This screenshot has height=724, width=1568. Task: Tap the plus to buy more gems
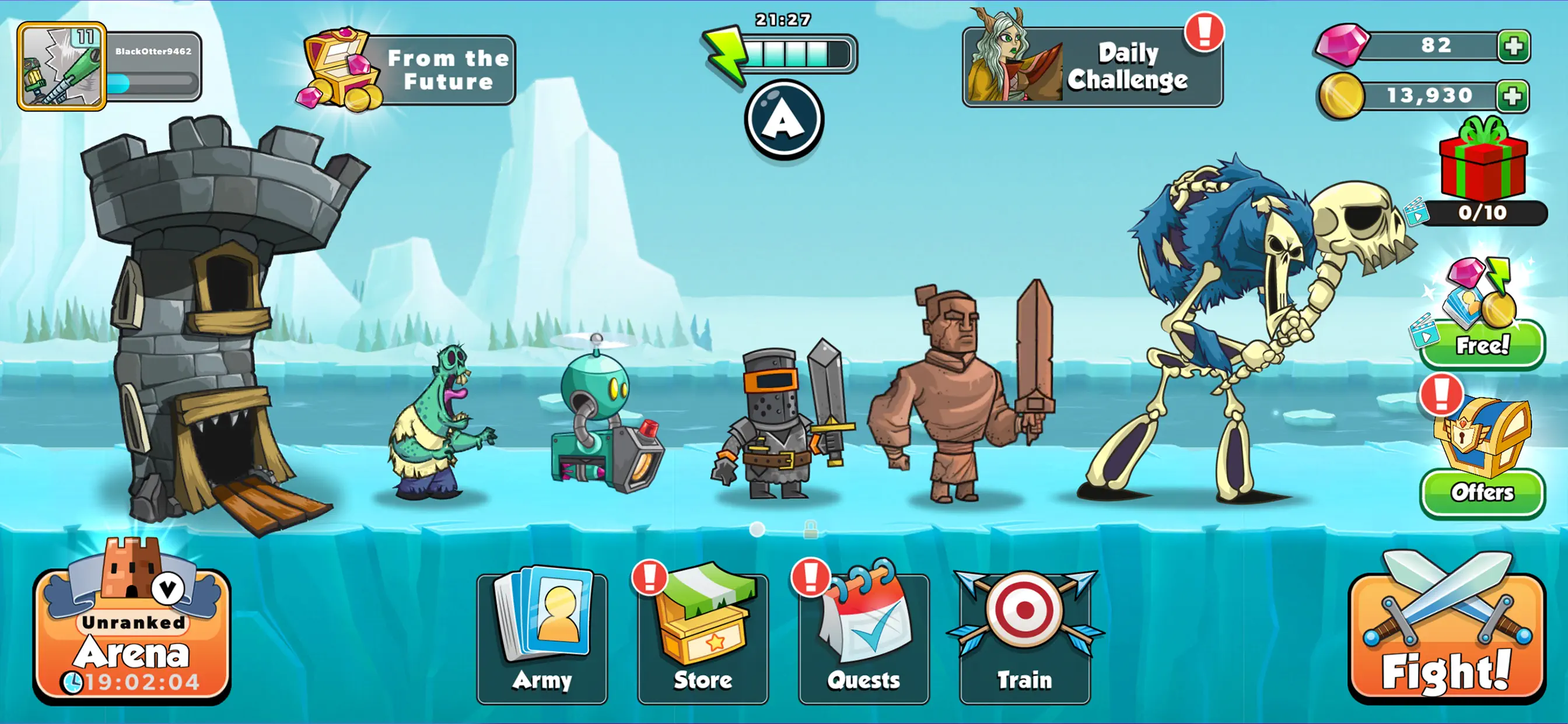click(1515, 45)
